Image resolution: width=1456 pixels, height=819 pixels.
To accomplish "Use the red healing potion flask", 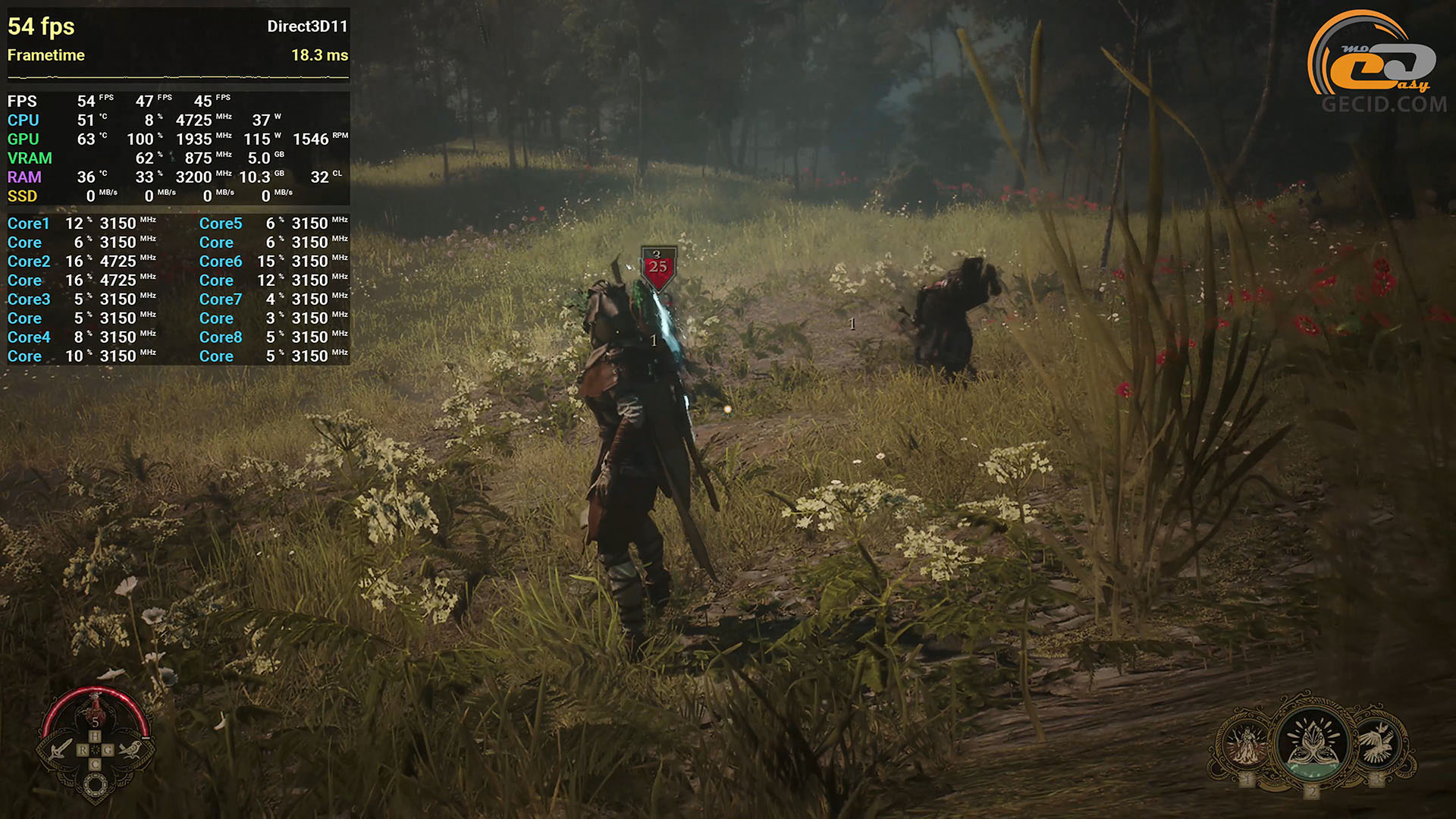I will (x=96, y=710).
